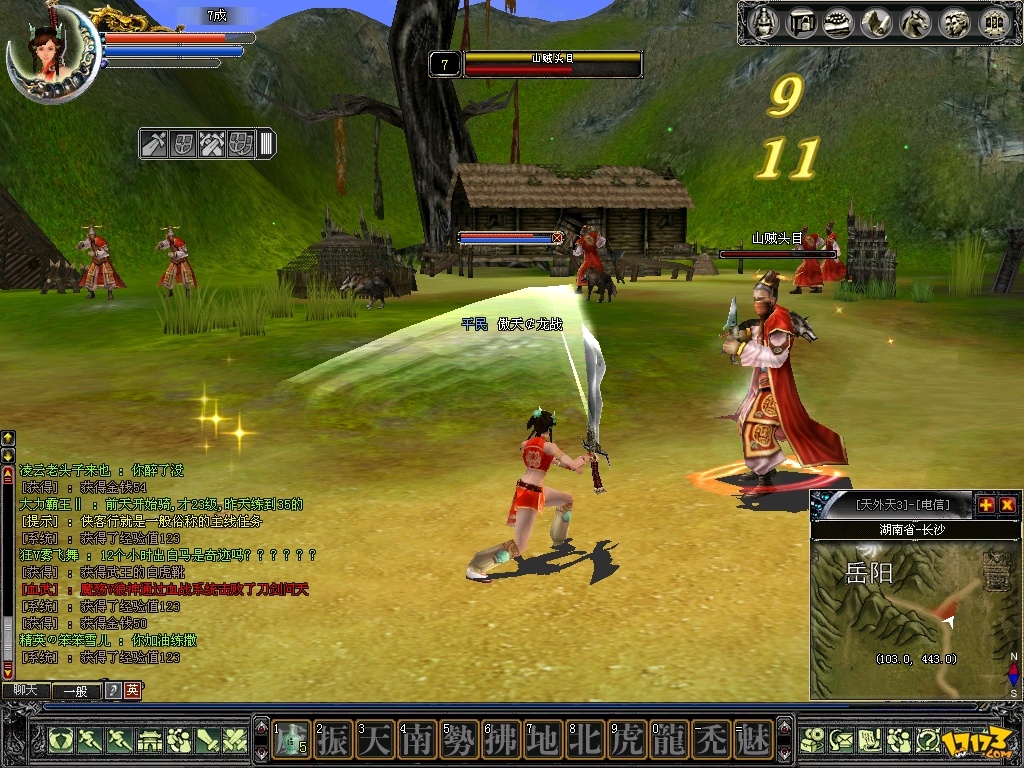The height and width of the screenshot is (768, 1024).
Task: Switch to the 聊天 chat tab
Action: [25, 690]
